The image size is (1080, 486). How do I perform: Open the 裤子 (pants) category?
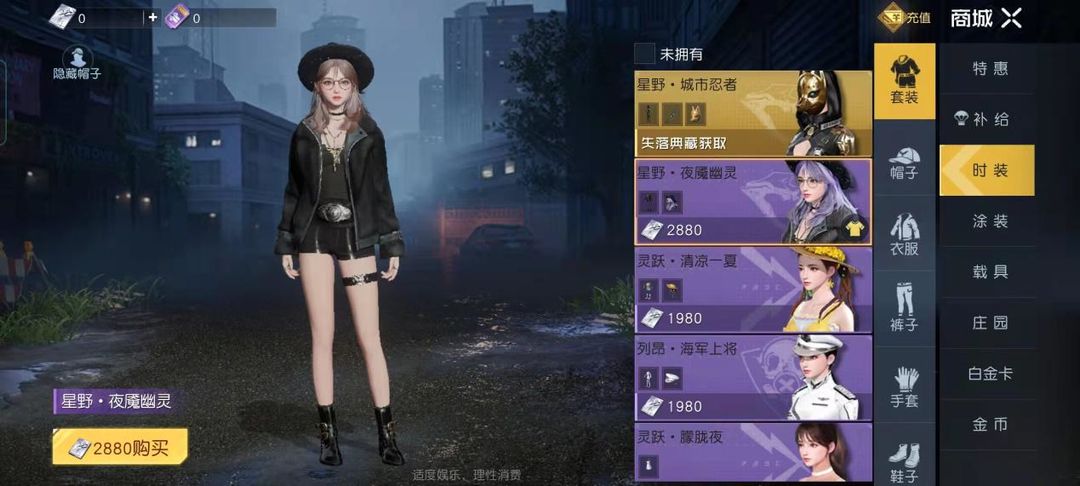(904, 308)
